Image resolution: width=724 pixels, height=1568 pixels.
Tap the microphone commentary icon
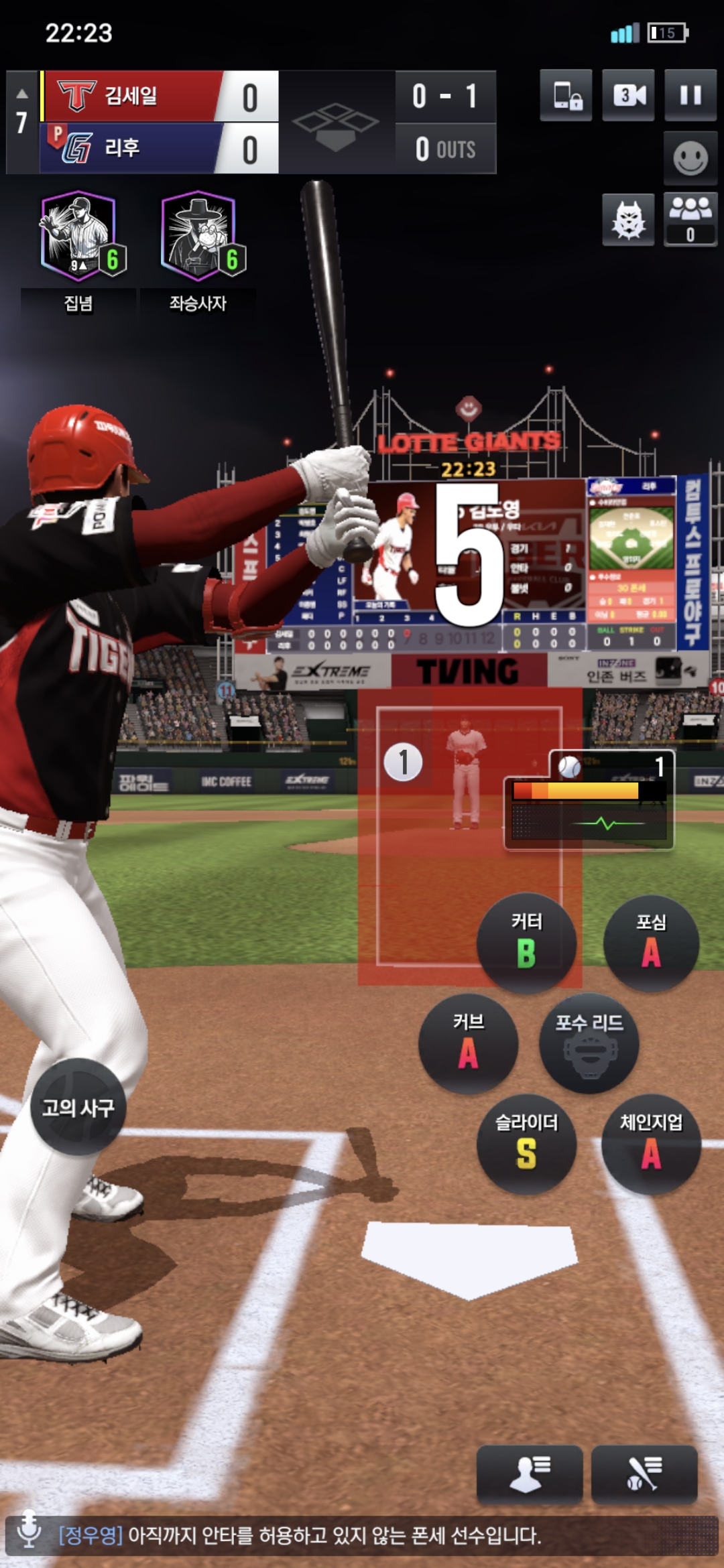click(x=29, y=1529)
